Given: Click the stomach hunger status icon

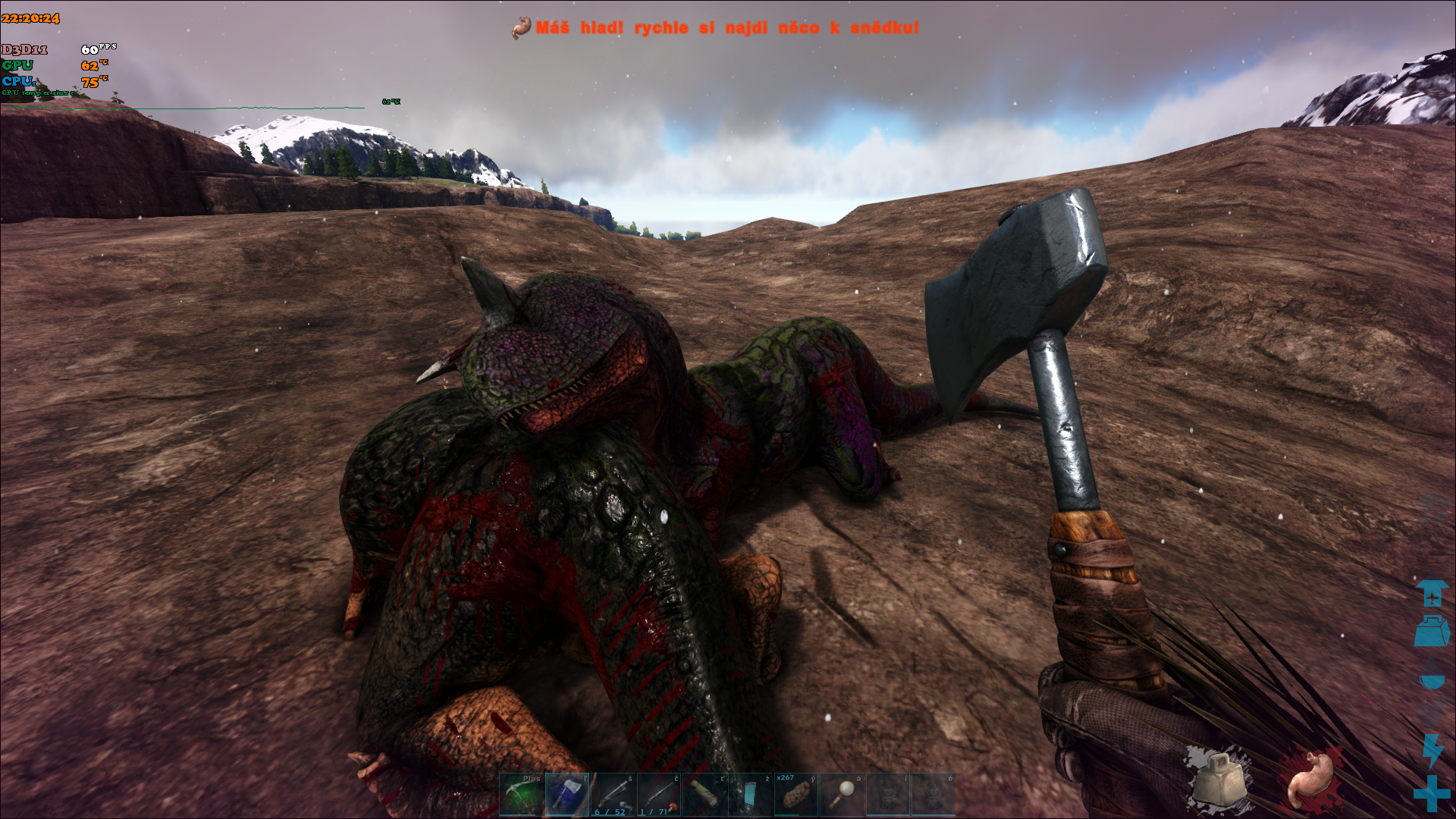Looking at the screenshot, I should click(1311, 779).
